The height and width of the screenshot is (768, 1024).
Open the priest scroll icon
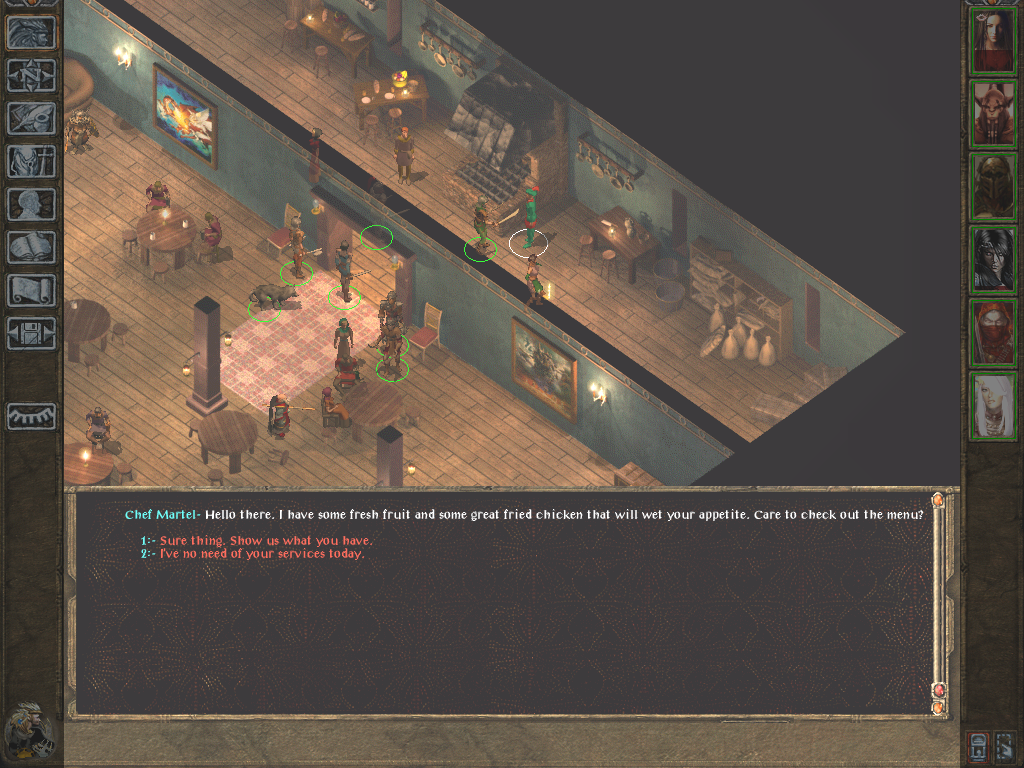31,290
